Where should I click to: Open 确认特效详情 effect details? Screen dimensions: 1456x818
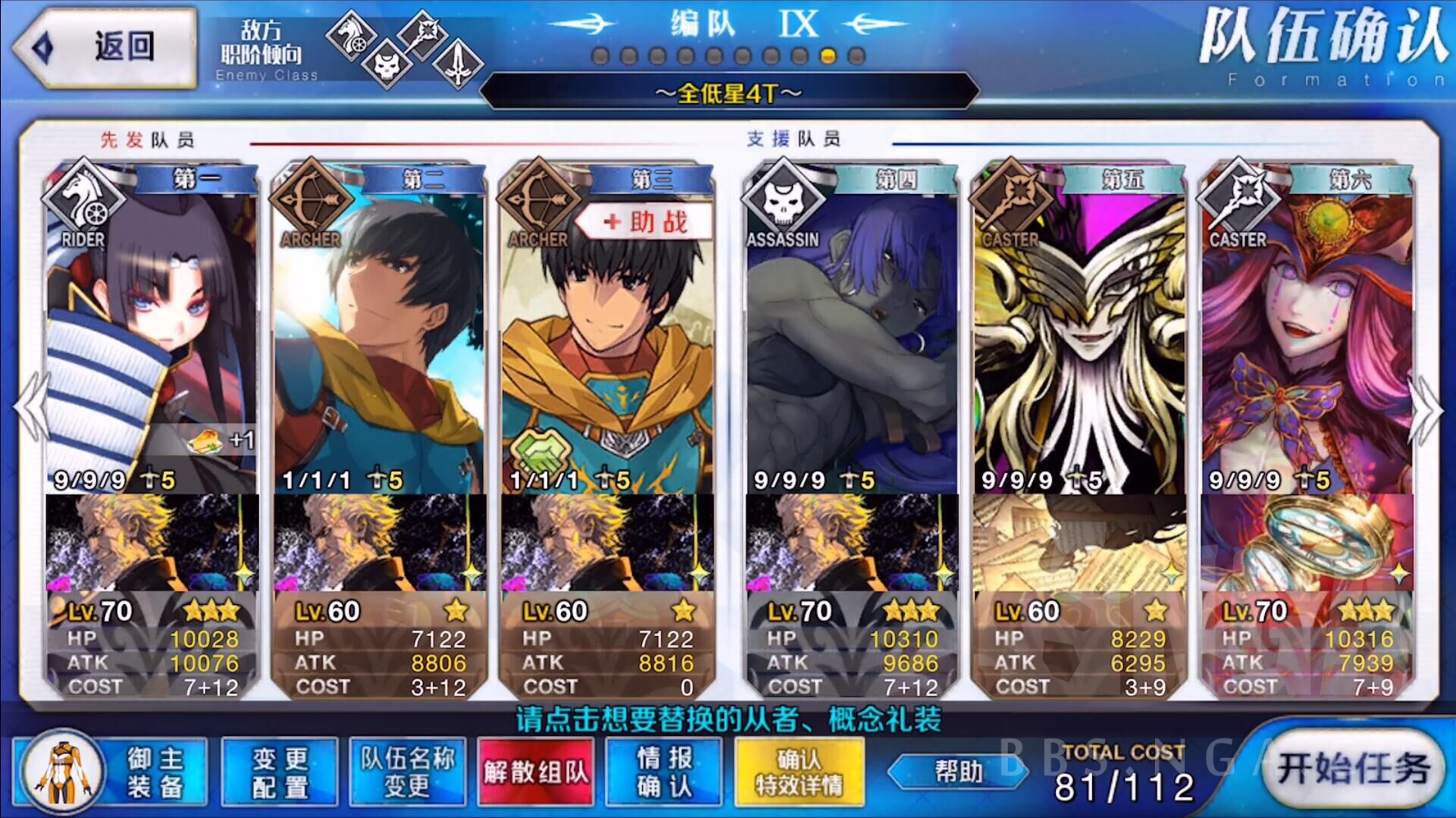(799, 772)
